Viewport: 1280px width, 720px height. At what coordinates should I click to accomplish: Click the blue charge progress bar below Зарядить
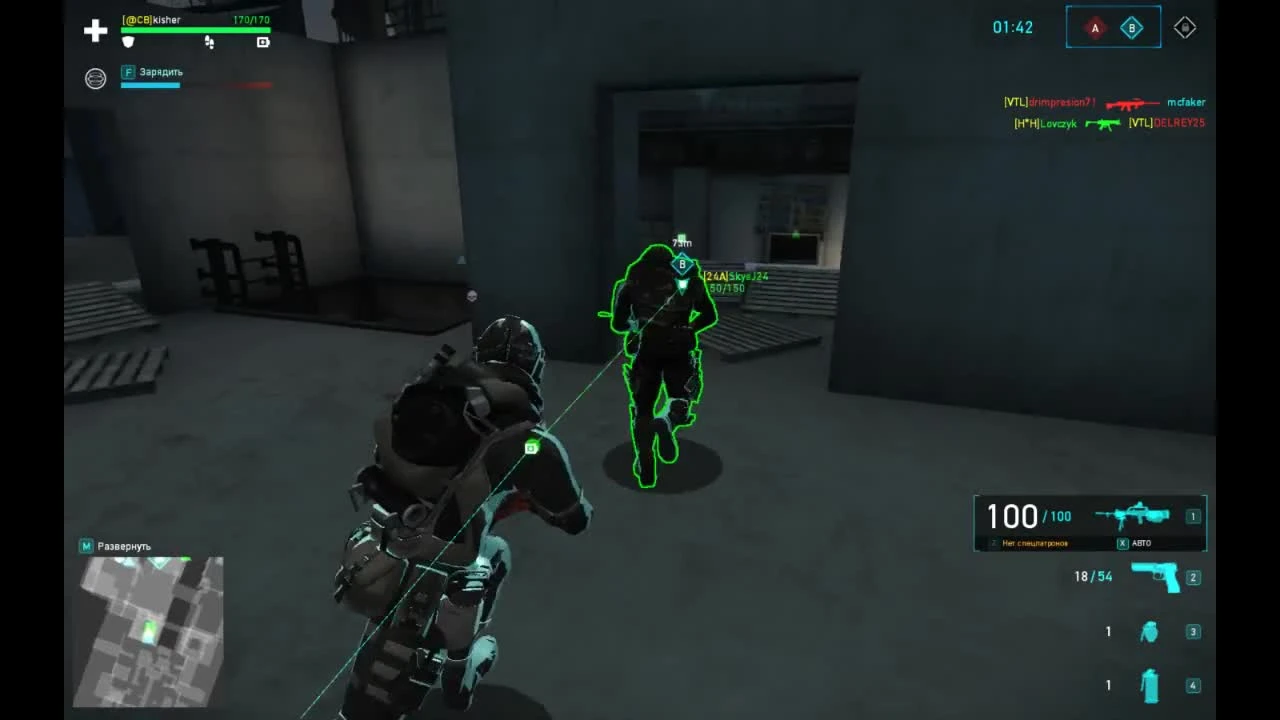[150, 85]
